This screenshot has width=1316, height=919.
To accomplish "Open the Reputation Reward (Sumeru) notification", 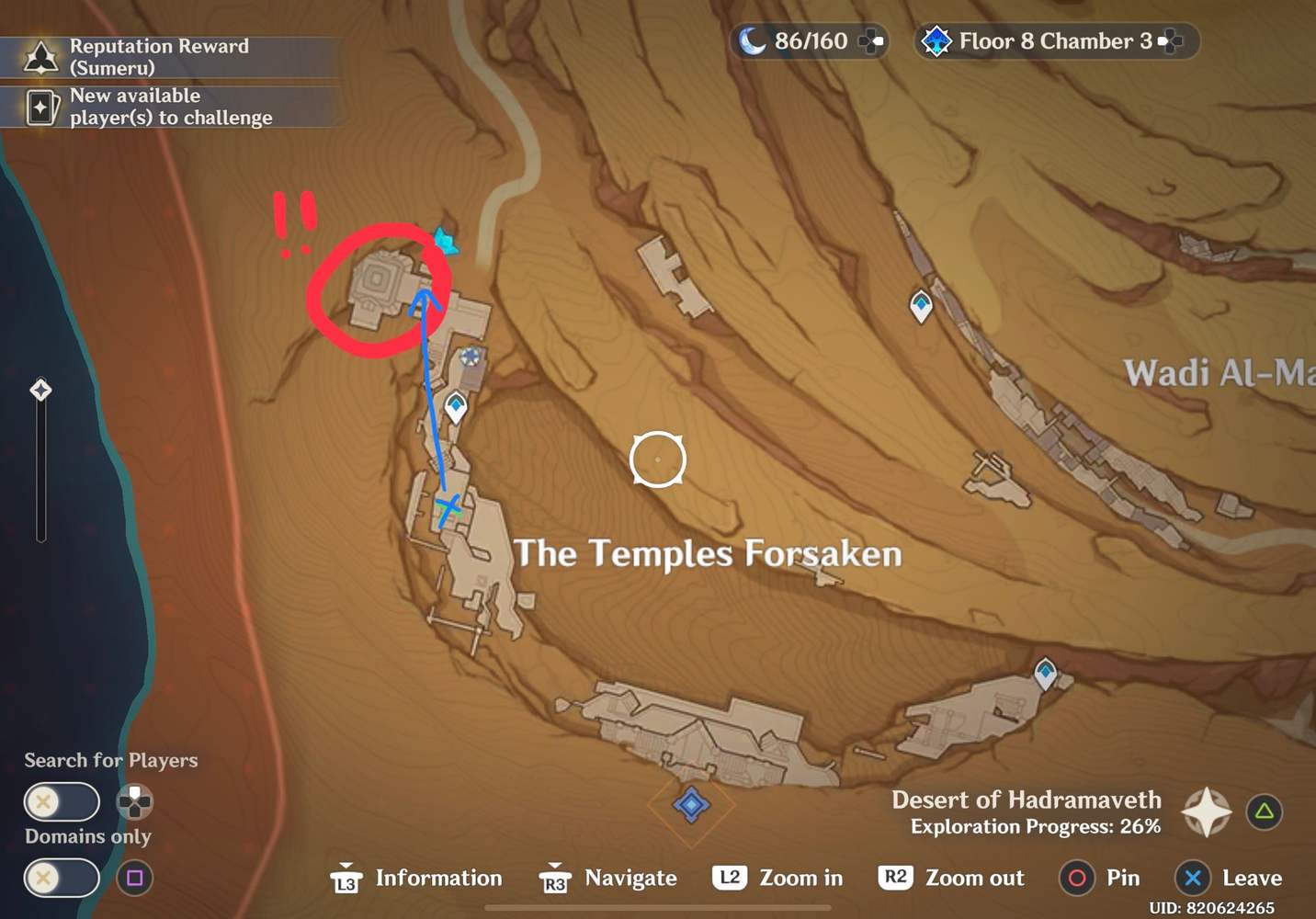I will (161, 57).
